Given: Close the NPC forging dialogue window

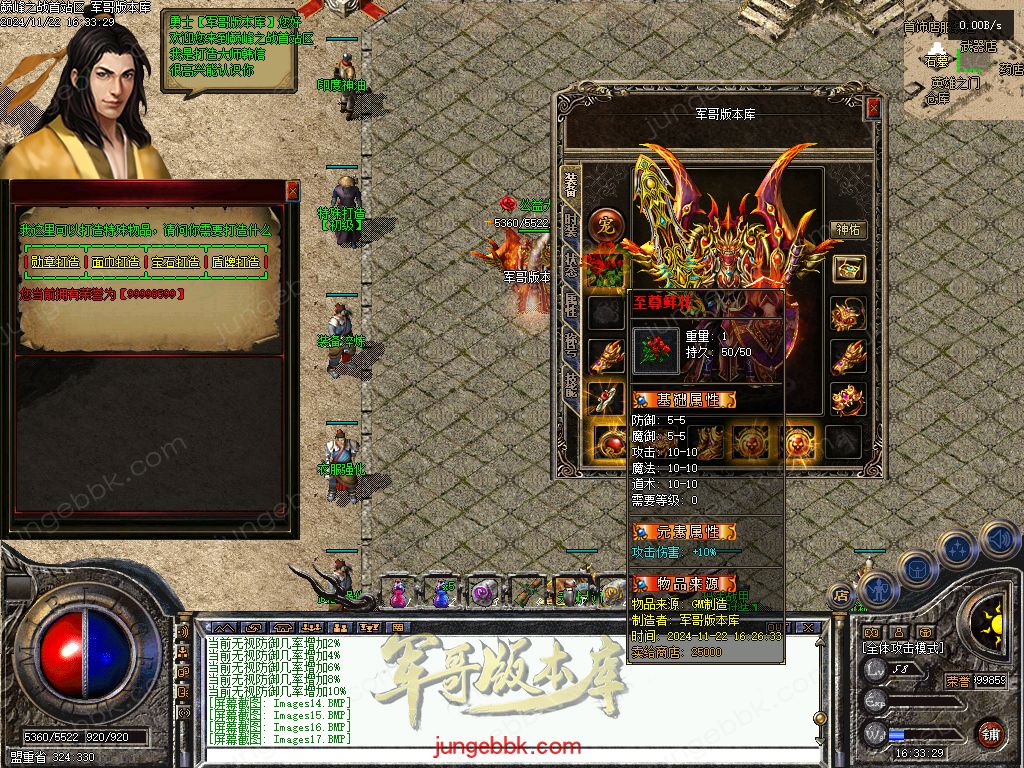Looking at the screenshot, I should [x=292, y=190].
